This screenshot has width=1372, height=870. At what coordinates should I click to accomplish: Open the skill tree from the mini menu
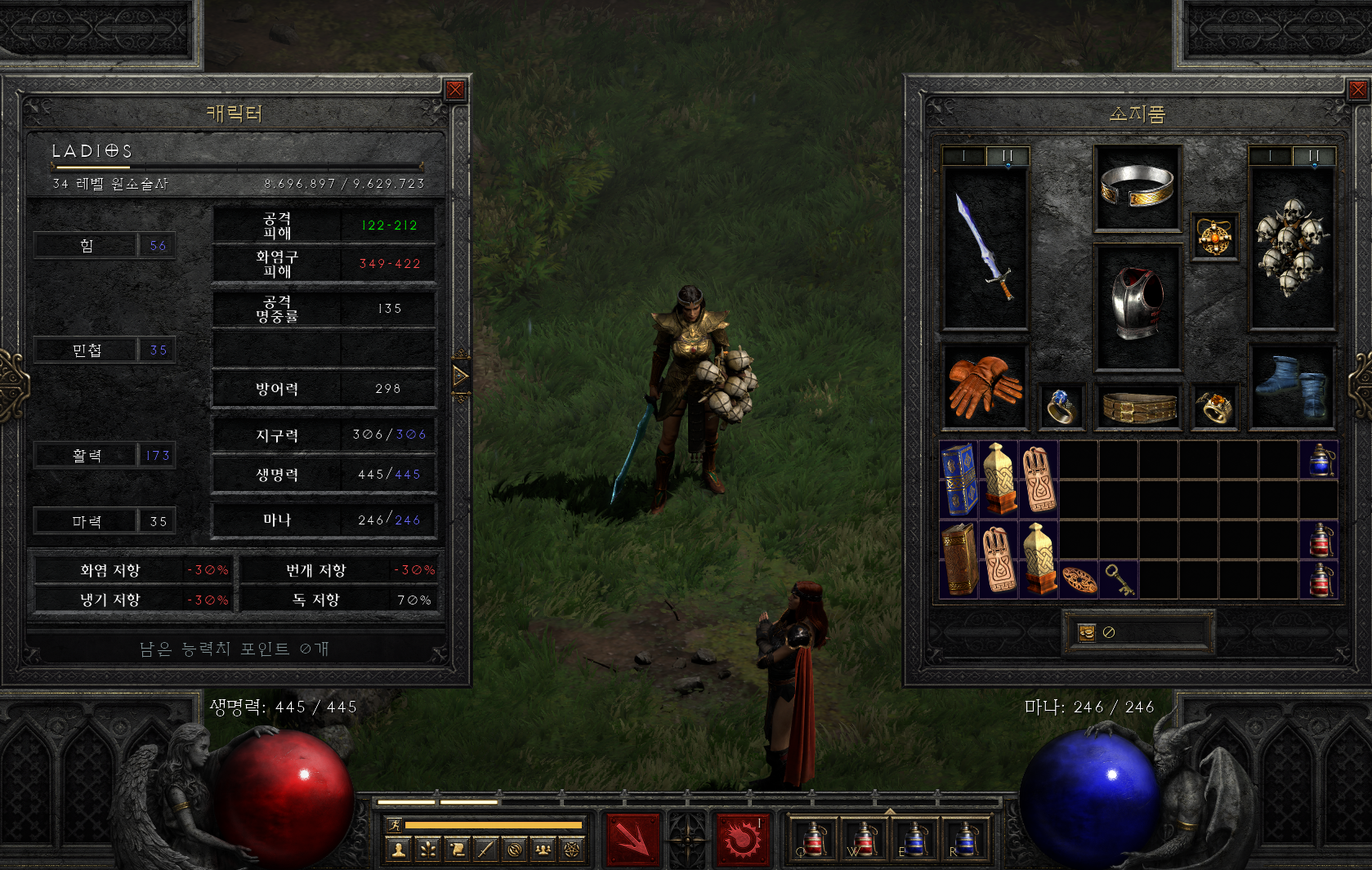coord(428,850)
